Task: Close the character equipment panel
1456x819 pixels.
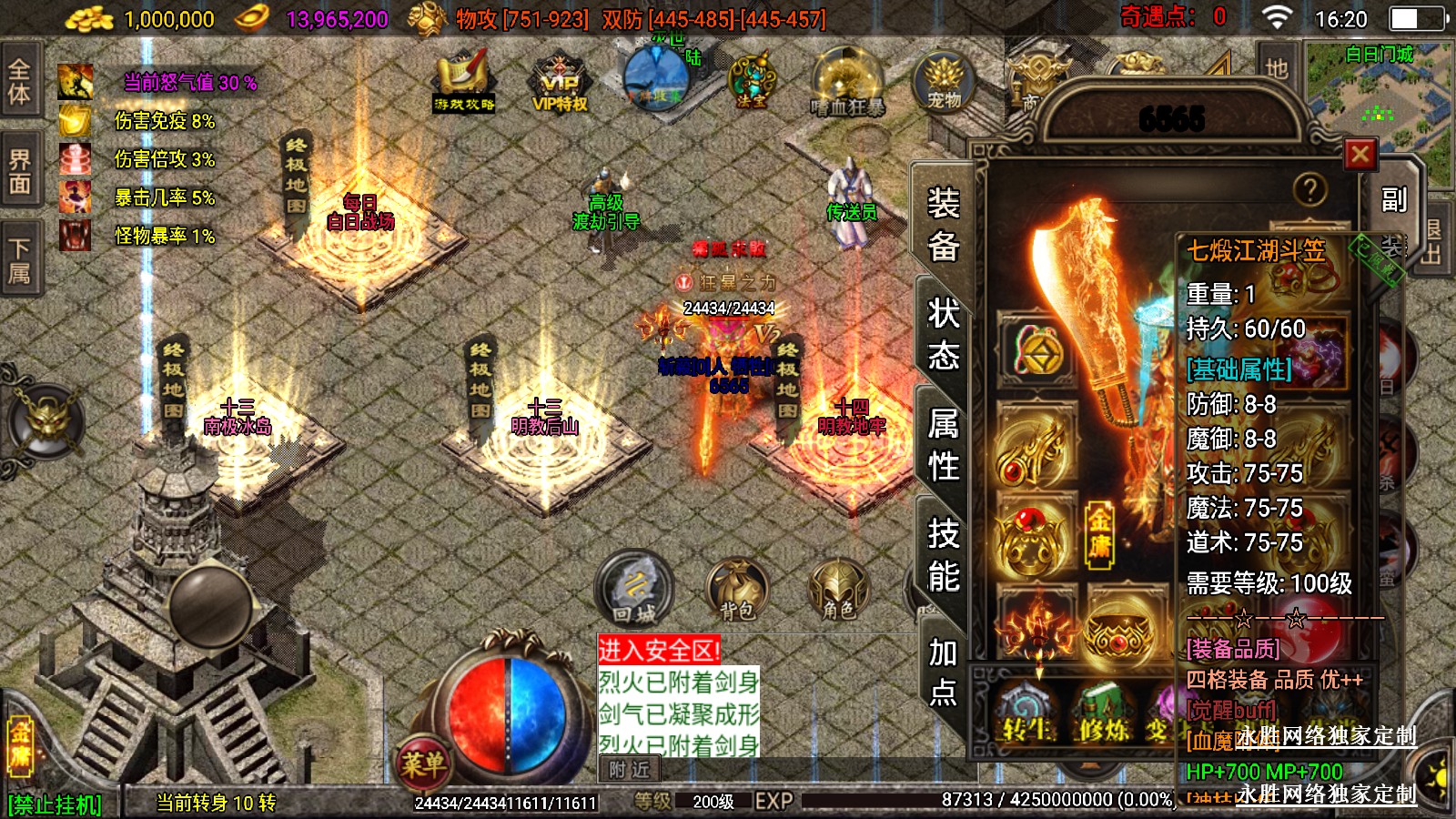Action: (x=1360, y=155)
